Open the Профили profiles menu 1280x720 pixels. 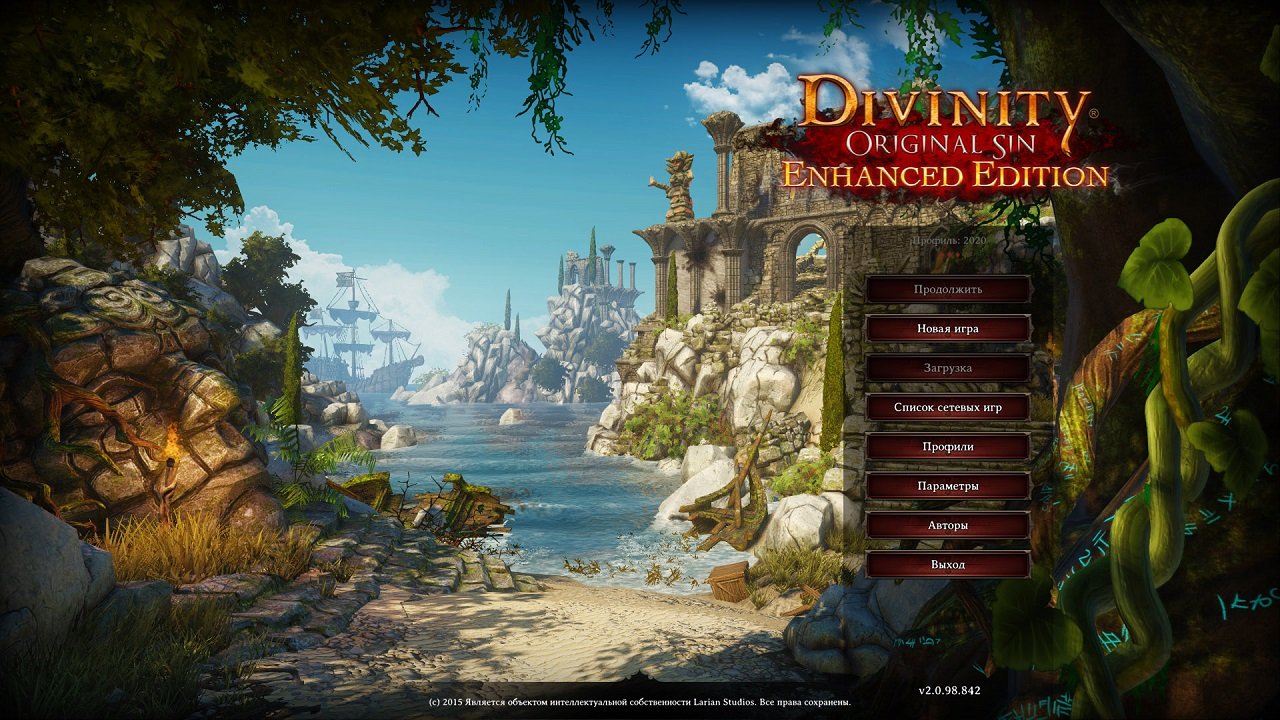[949, 446]
